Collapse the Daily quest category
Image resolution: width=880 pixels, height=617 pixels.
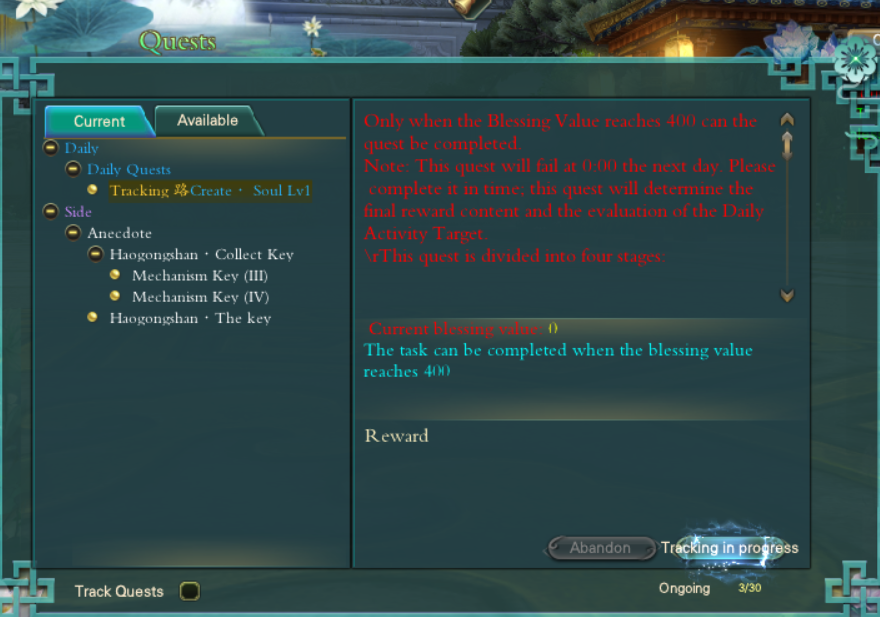pos(50,148)
